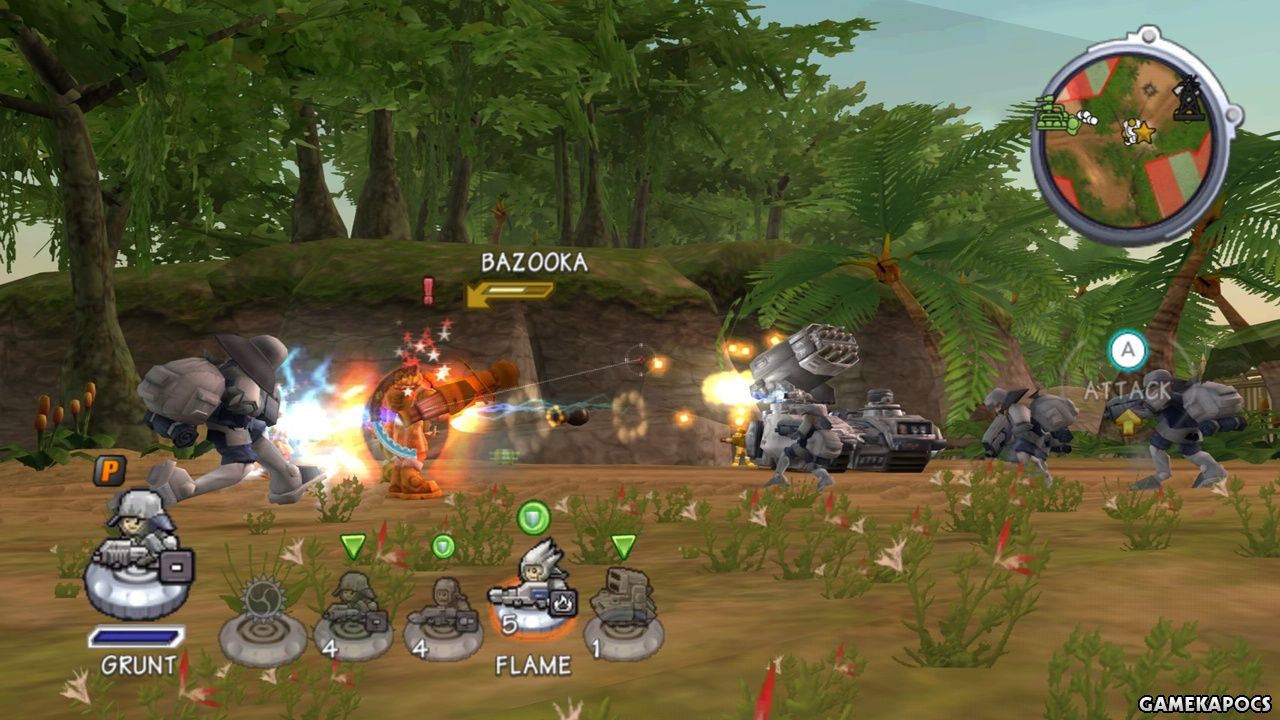Screen dimensions: 1280x720
Task: Choose the anti-air vehicle unit slot
Action: click(x=621, y=612)
